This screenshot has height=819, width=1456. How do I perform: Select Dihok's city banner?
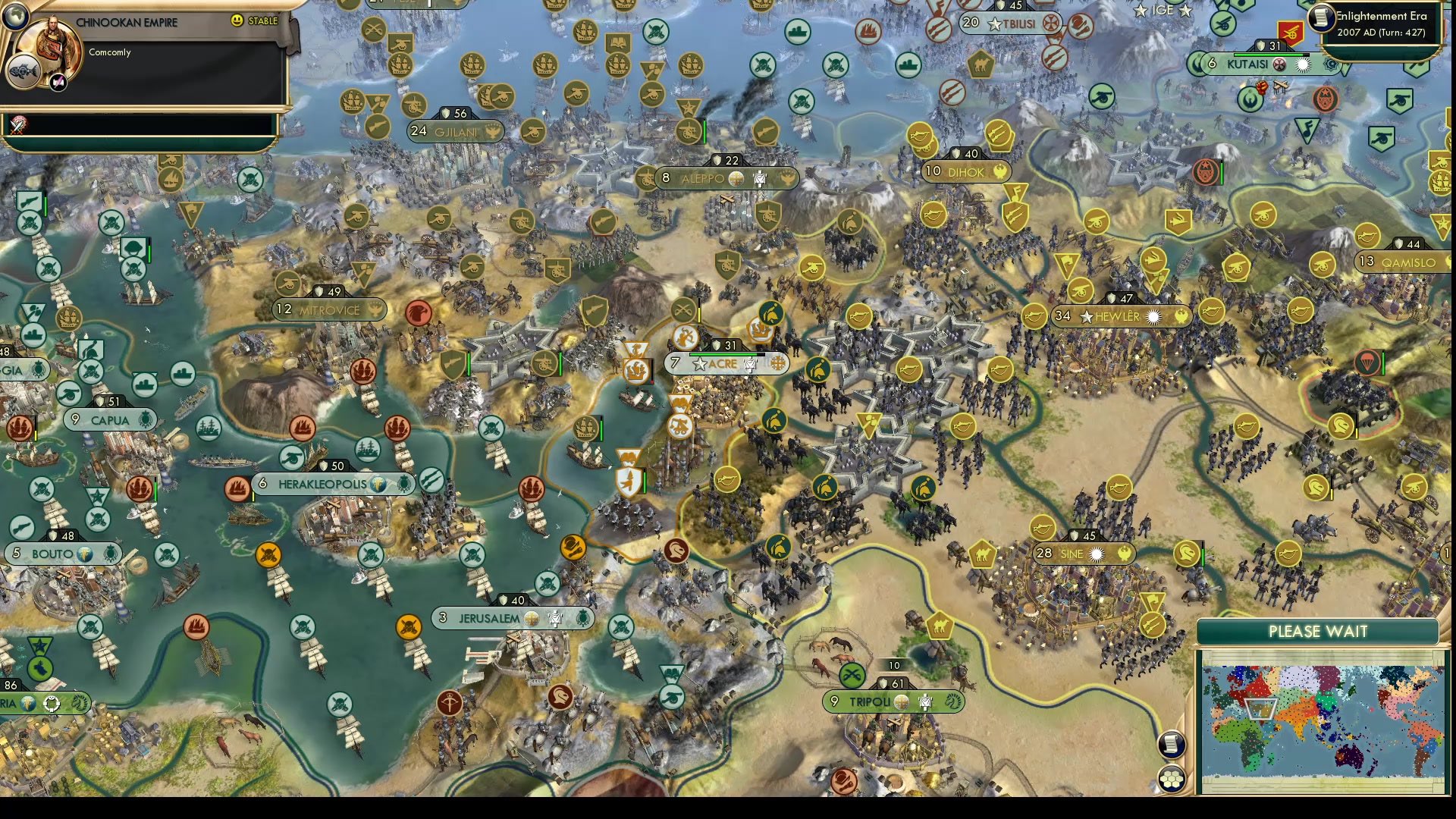[x=965, y=172]
